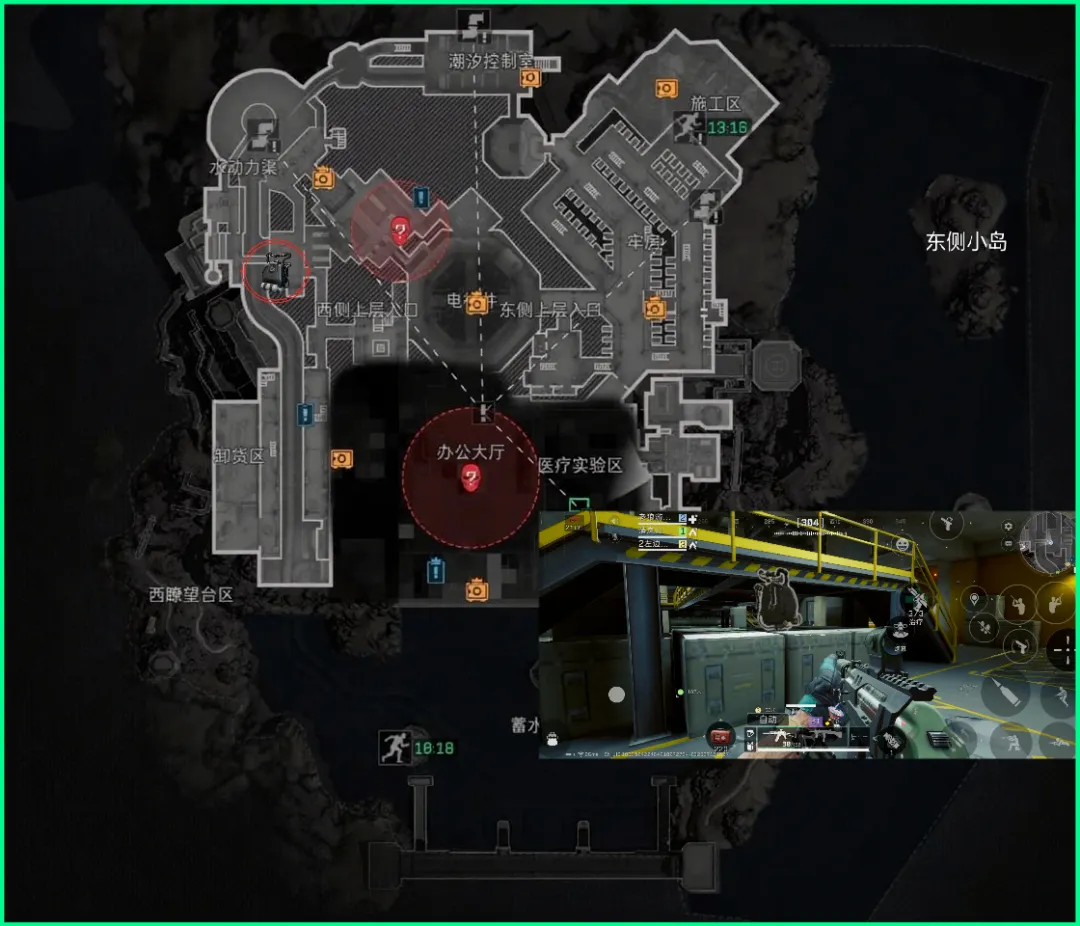The image size is (1080, 926).
Task: Click the safe icon in 牢房 area
Action: click(x=655, y=308)
